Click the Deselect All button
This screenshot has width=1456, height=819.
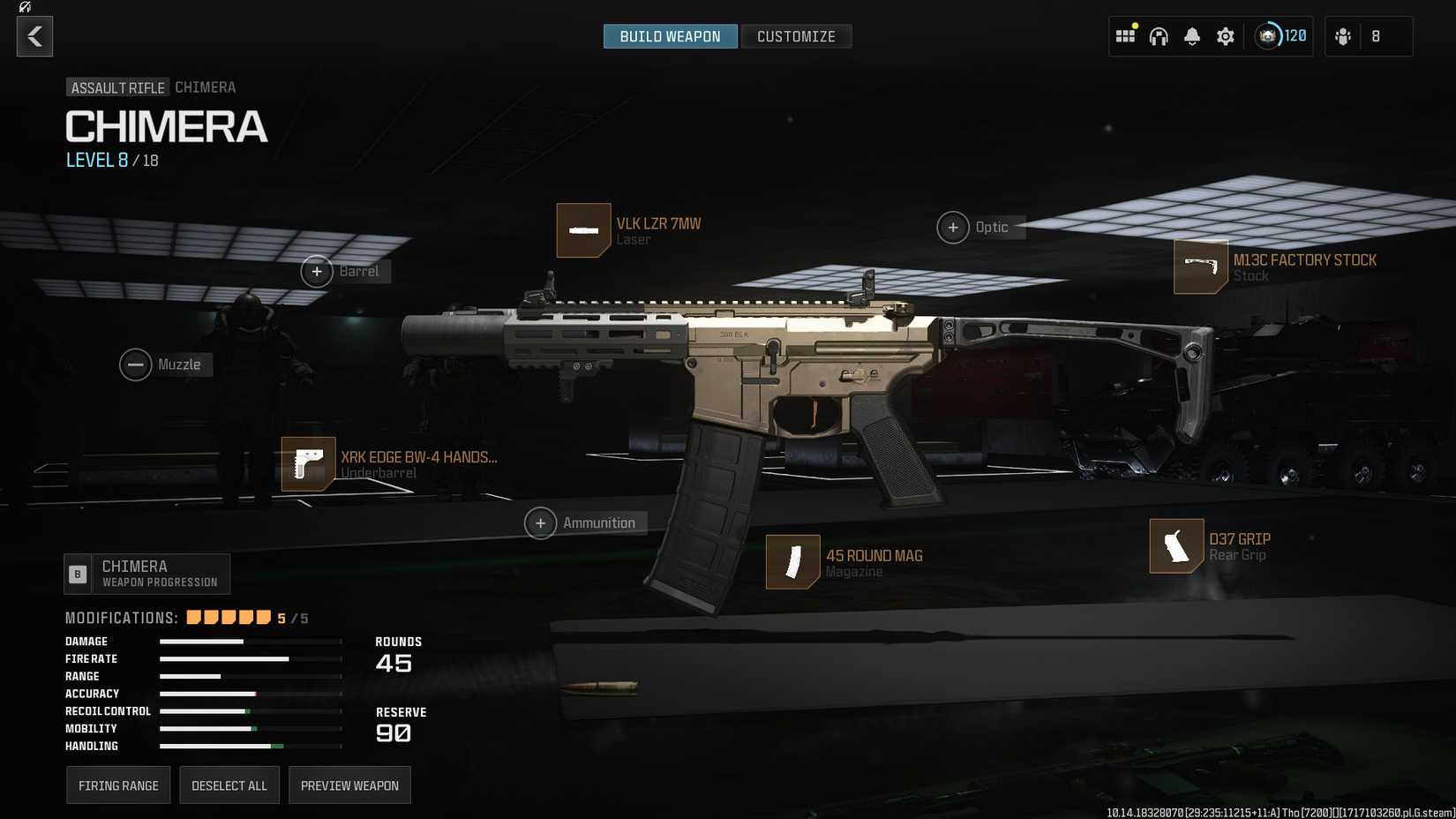(229, 785)
